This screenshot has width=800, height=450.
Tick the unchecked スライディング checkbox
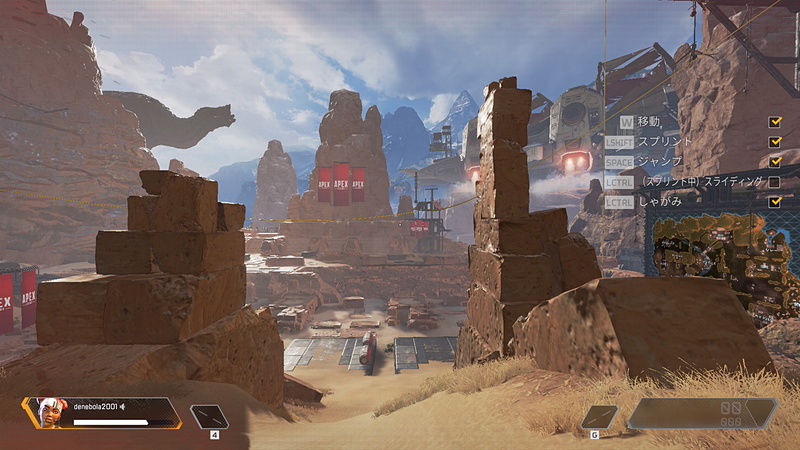click(x=775, y=182)
